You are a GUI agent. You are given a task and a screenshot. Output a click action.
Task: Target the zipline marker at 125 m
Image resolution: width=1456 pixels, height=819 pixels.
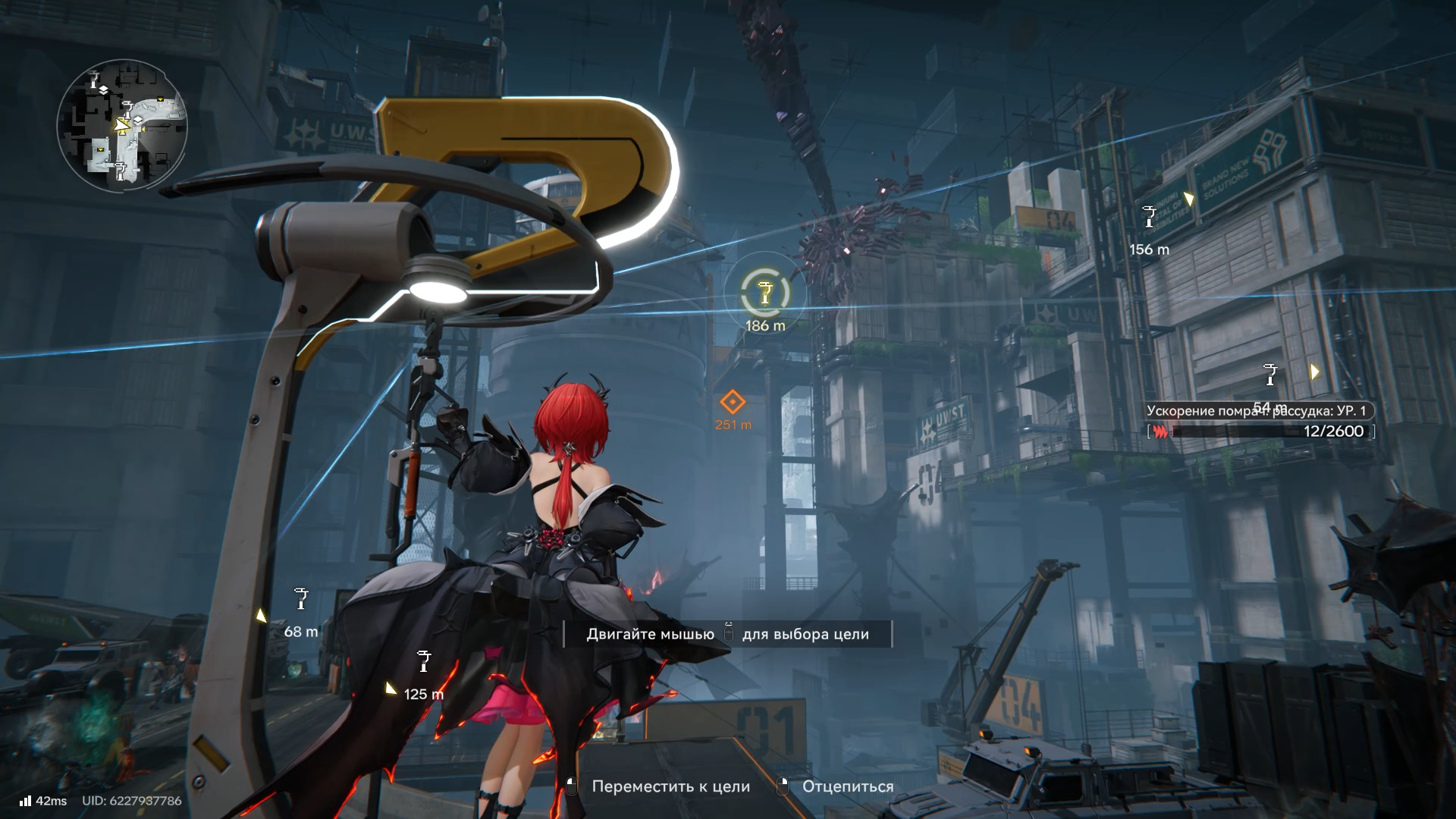point(424,661)
